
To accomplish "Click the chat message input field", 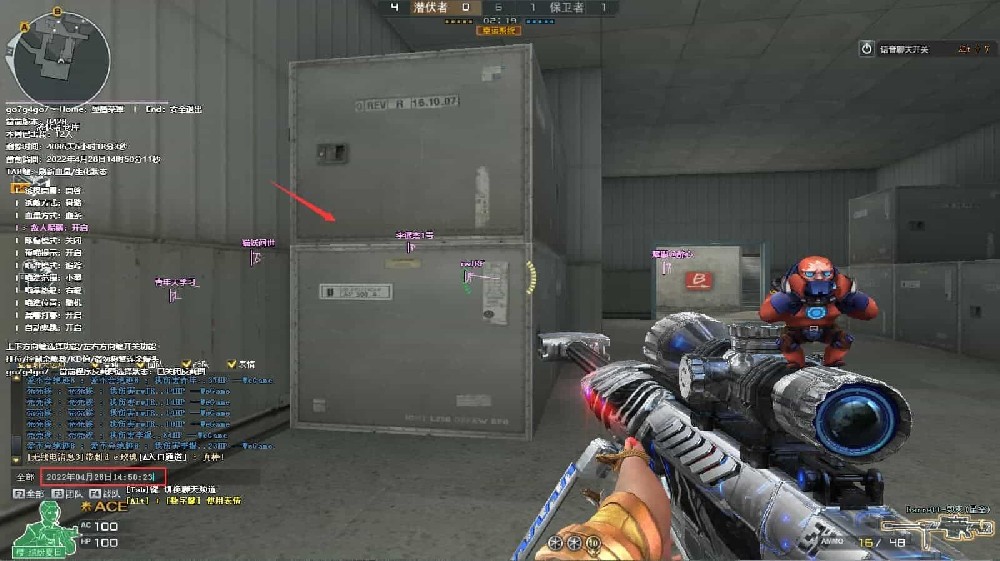I will tap(105, 478).
